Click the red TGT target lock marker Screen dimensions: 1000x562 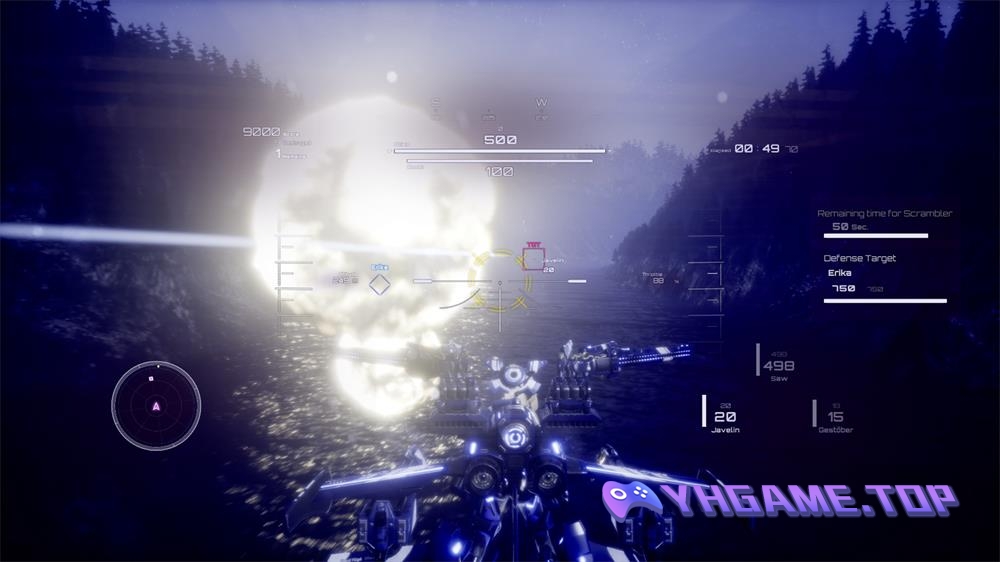[x=533, y=259]
